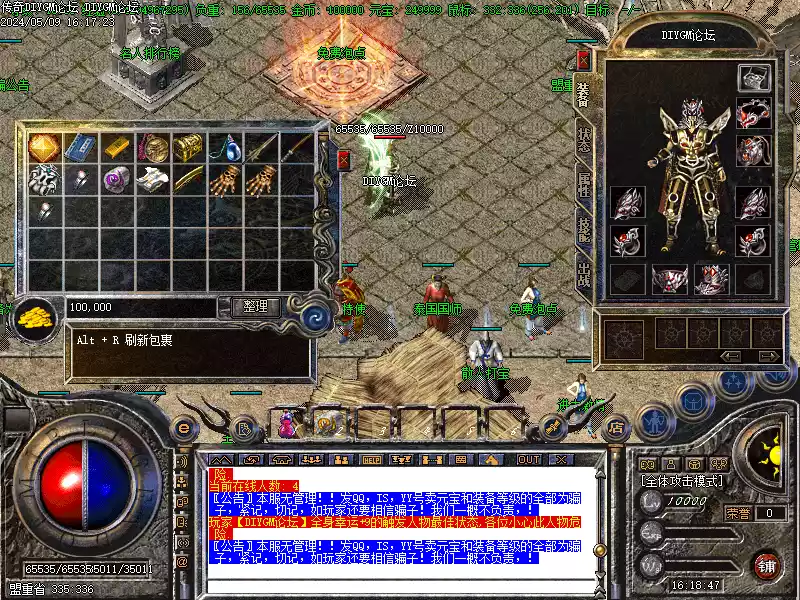Open the 属性 attributes tab
The image size is (800, 600).
[584, 187]
